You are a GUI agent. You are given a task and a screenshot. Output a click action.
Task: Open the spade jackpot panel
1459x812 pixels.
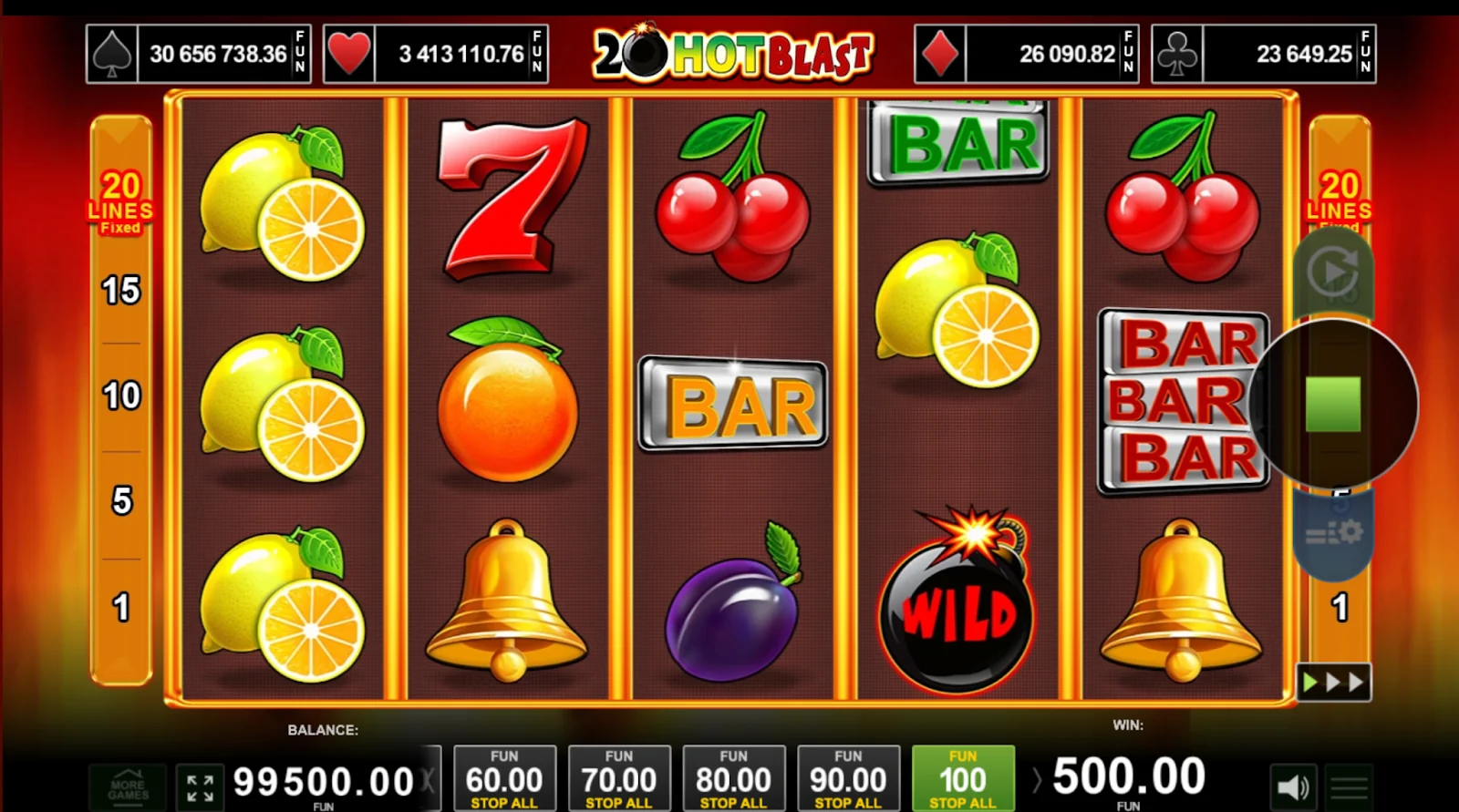point(199,55)
